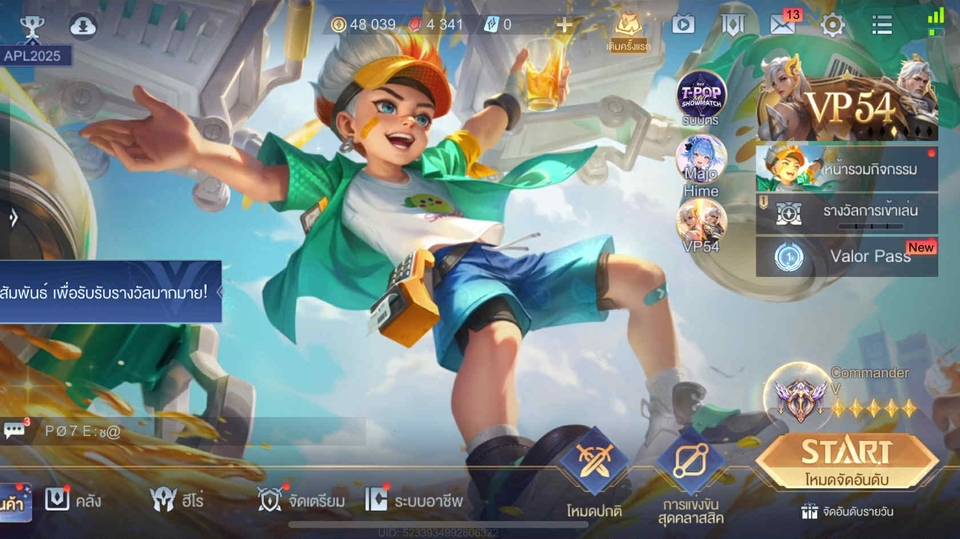Viewport: 960px width, 539px height.
Task: Open the mail inbox envelope icon
Action: click(x=782, y=25)
